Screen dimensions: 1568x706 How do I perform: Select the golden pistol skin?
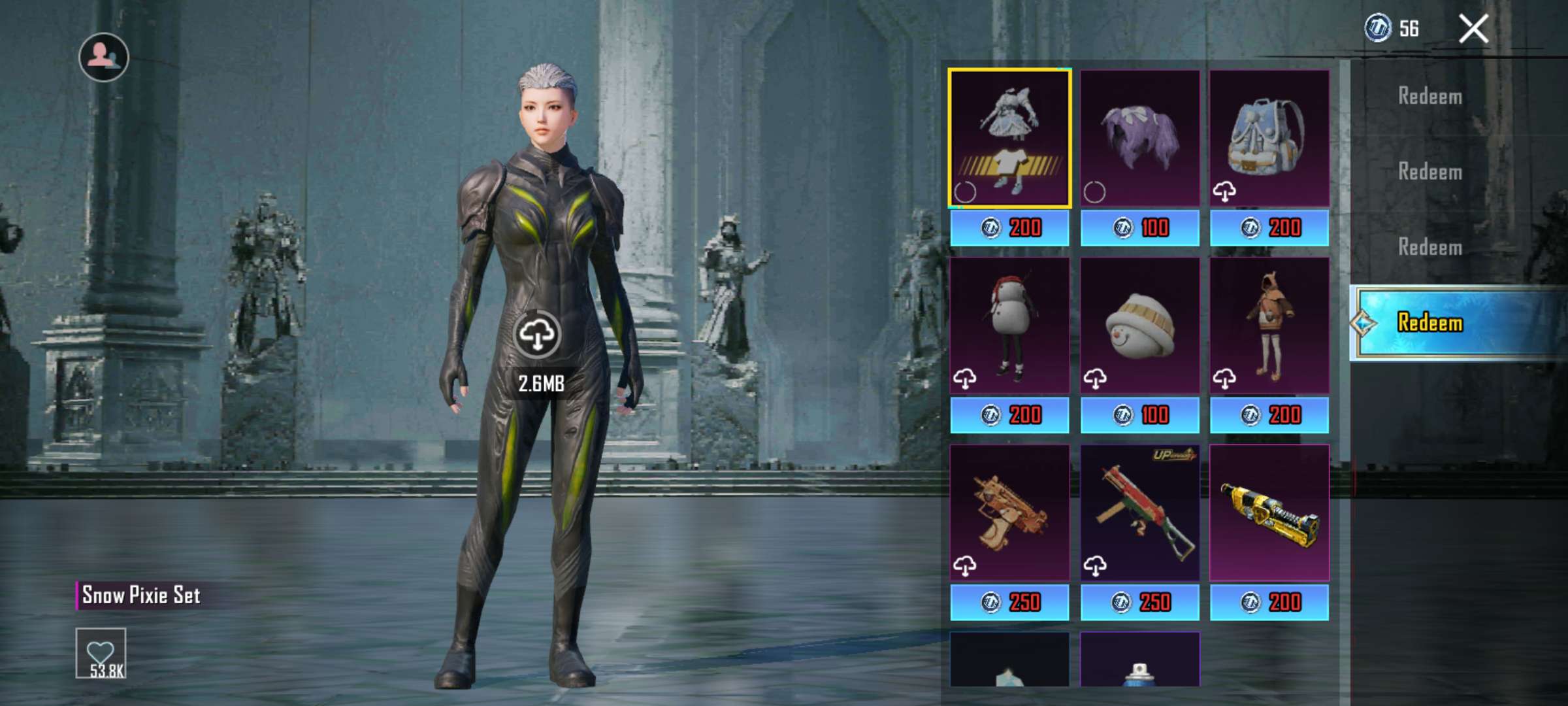pyautogui.click(x=1009, y=513)
